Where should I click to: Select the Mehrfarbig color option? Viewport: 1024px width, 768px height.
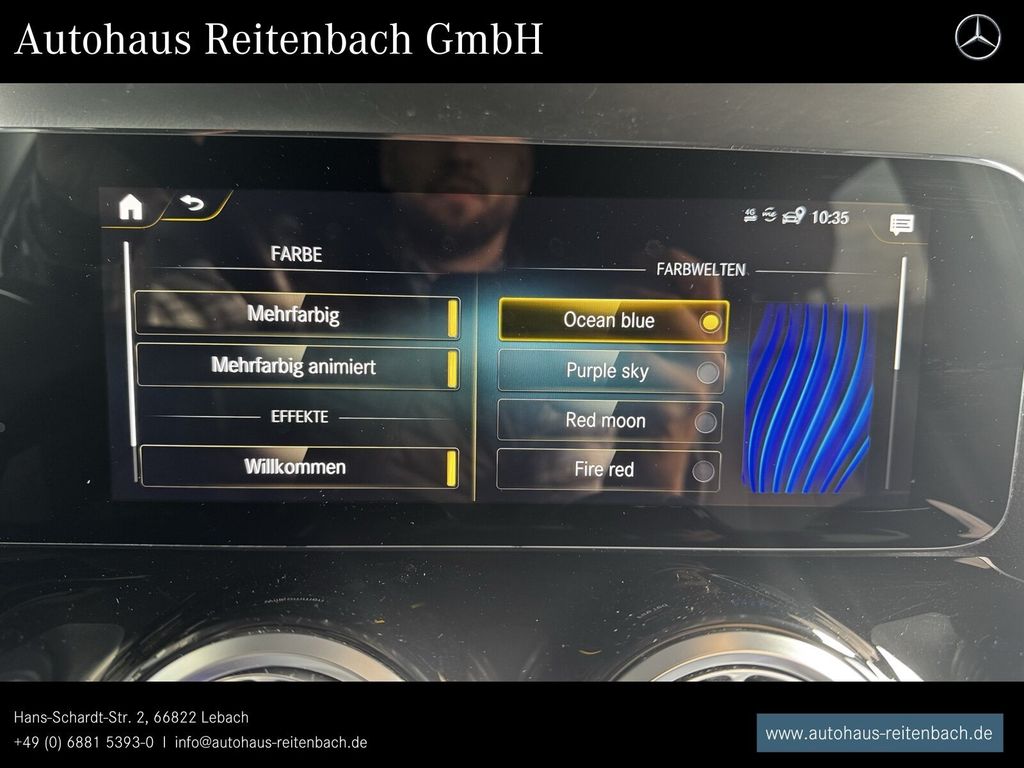coord(296,315)
